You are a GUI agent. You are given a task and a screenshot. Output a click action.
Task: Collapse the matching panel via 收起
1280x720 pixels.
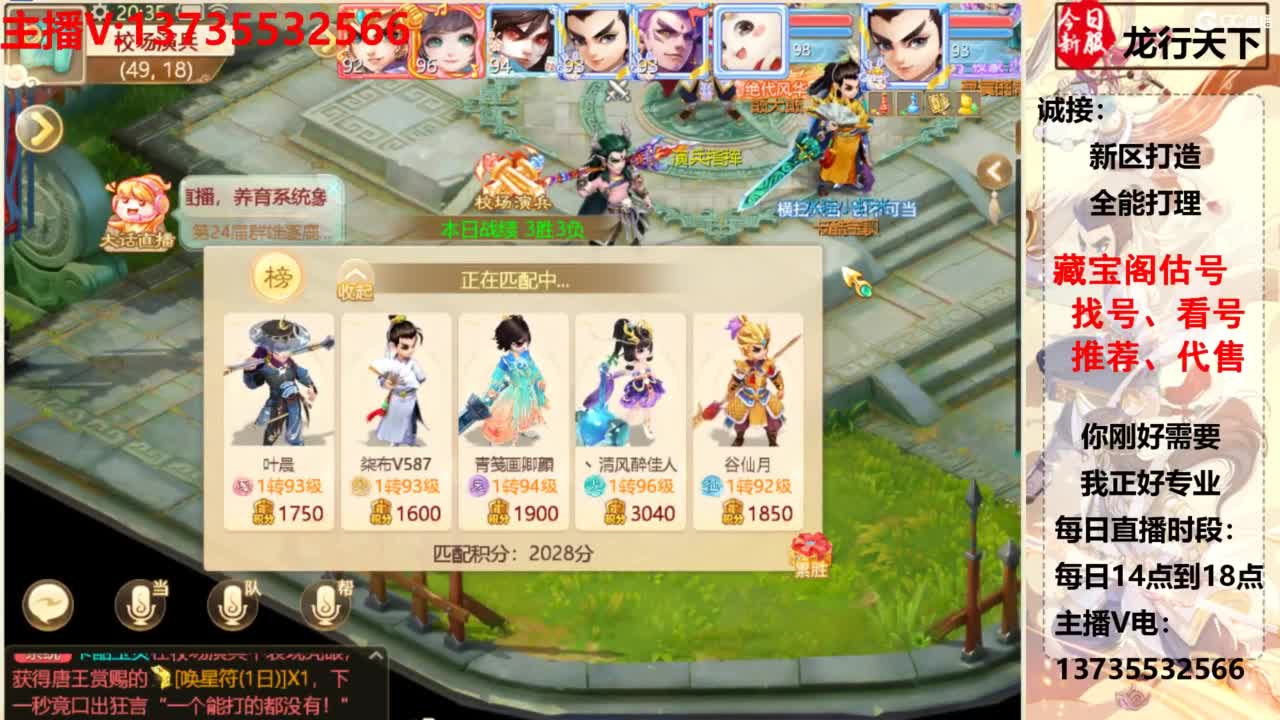(x=353, y=283)
